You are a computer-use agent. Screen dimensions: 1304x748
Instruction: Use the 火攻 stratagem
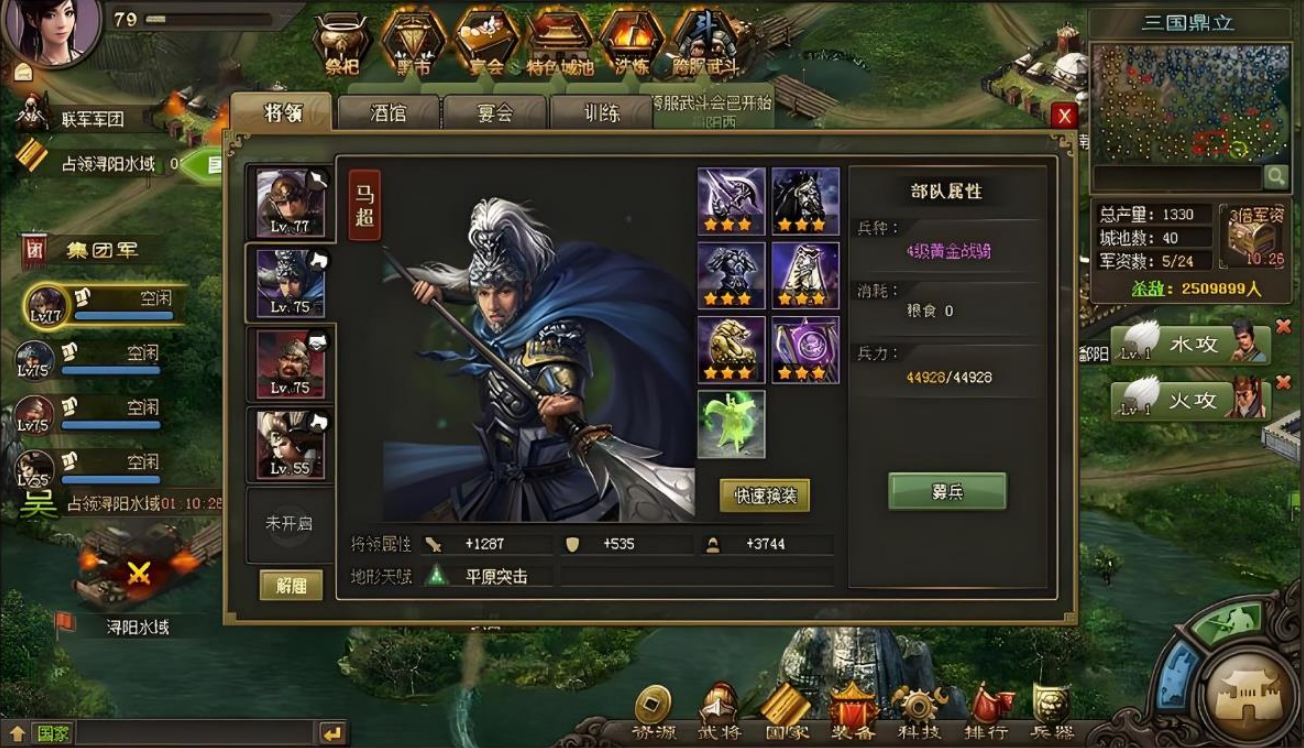point(1192,400)
